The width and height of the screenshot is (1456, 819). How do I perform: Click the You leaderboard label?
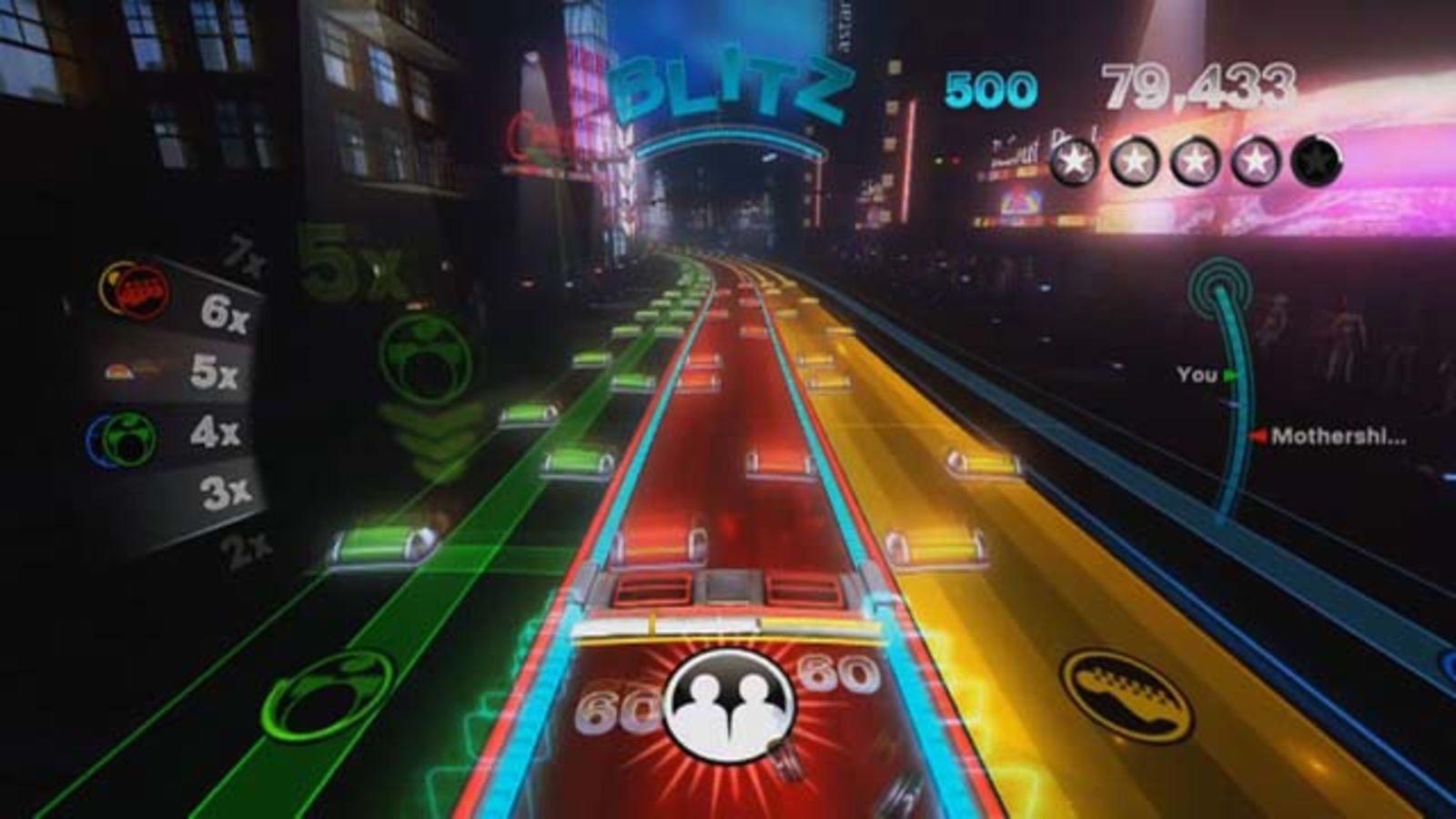click(x=1197, y=372)
